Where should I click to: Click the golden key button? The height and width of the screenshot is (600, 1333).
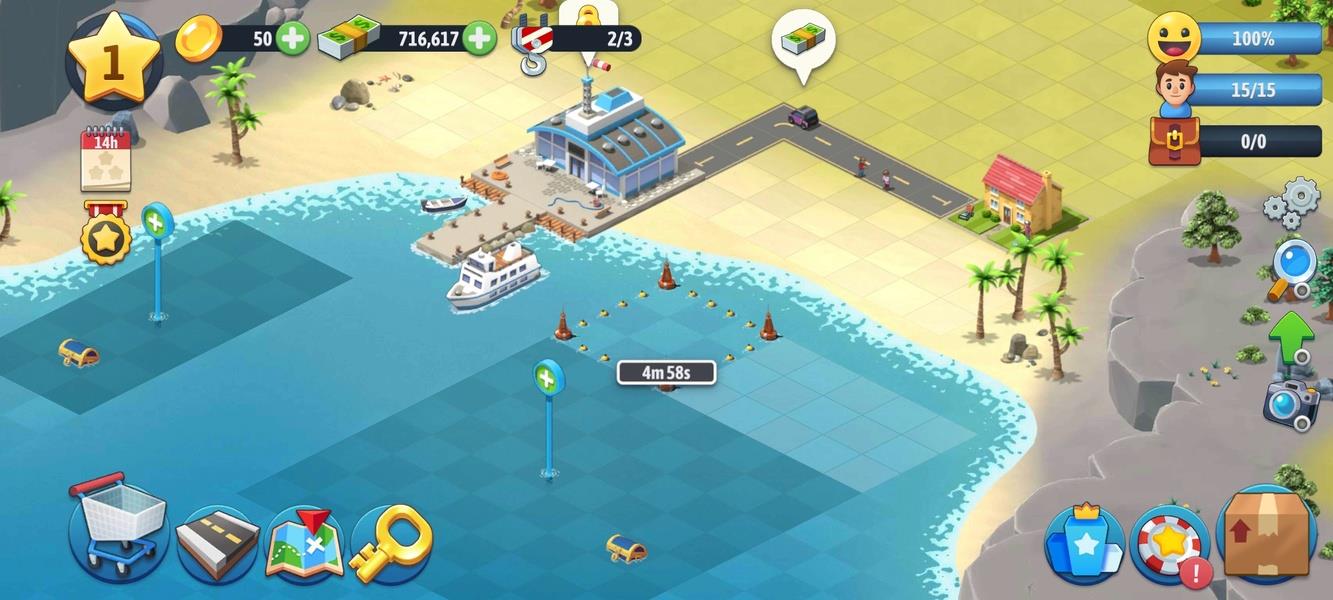click(390, 543)
